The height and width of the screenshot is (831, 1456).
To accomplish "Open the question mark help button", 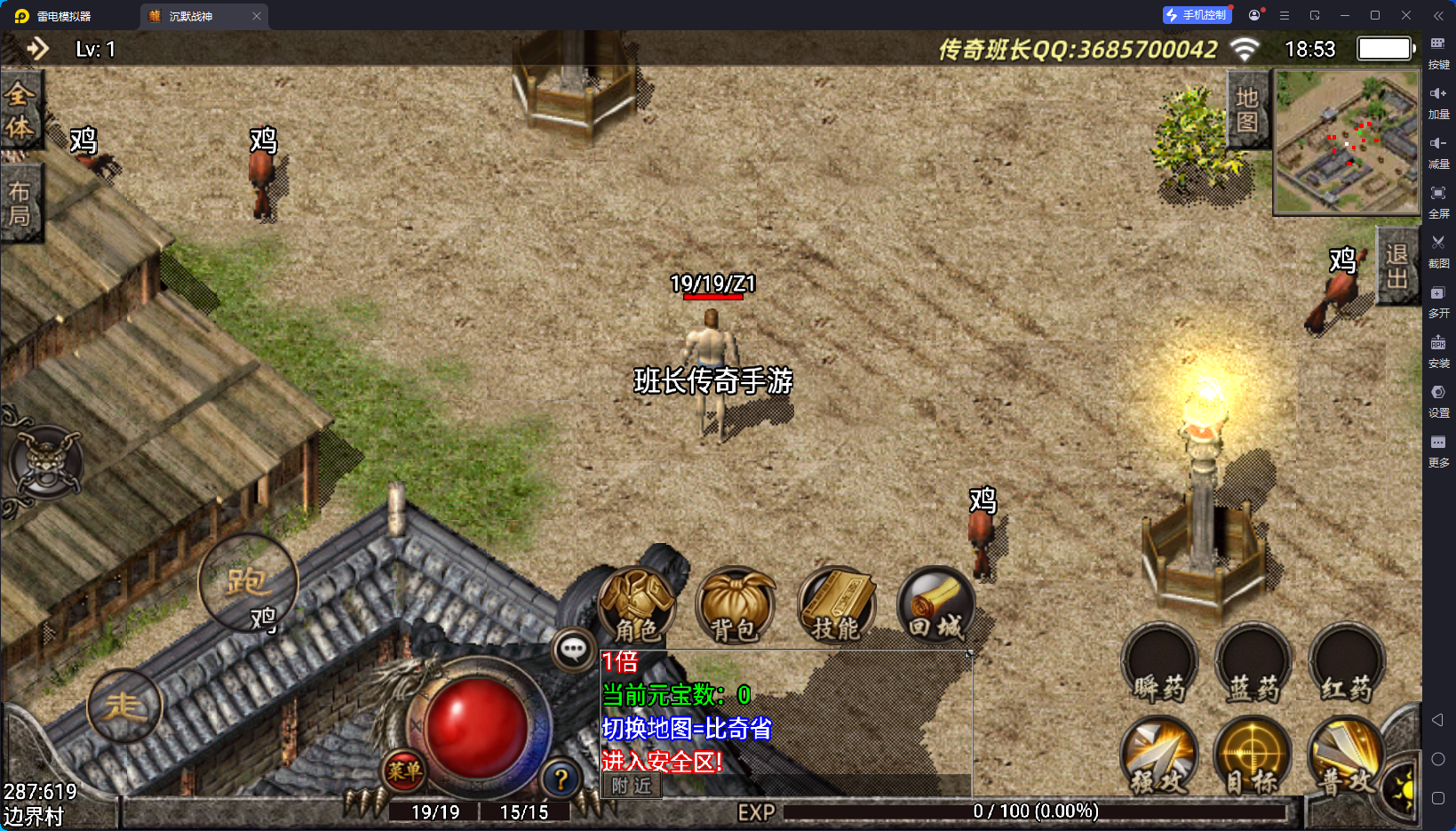I will 561,779.
